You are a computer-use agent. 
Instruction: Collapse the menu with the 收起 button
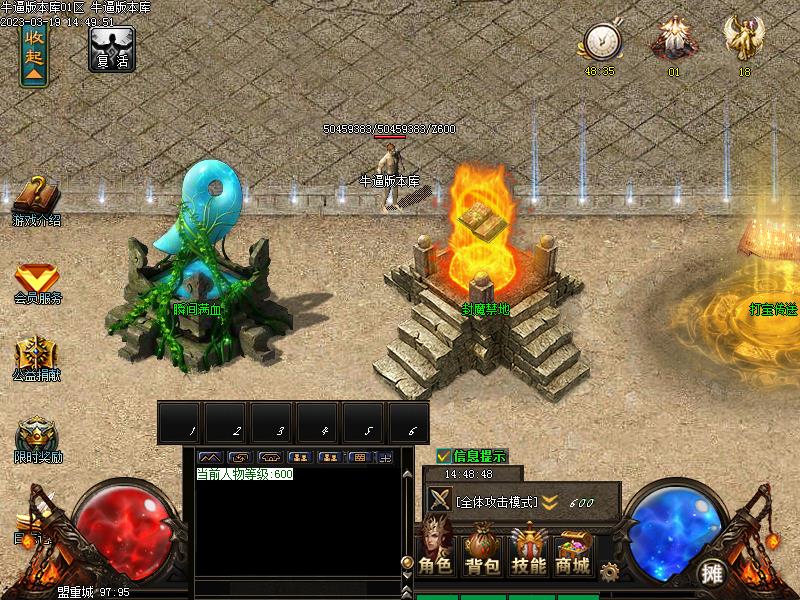34,55
